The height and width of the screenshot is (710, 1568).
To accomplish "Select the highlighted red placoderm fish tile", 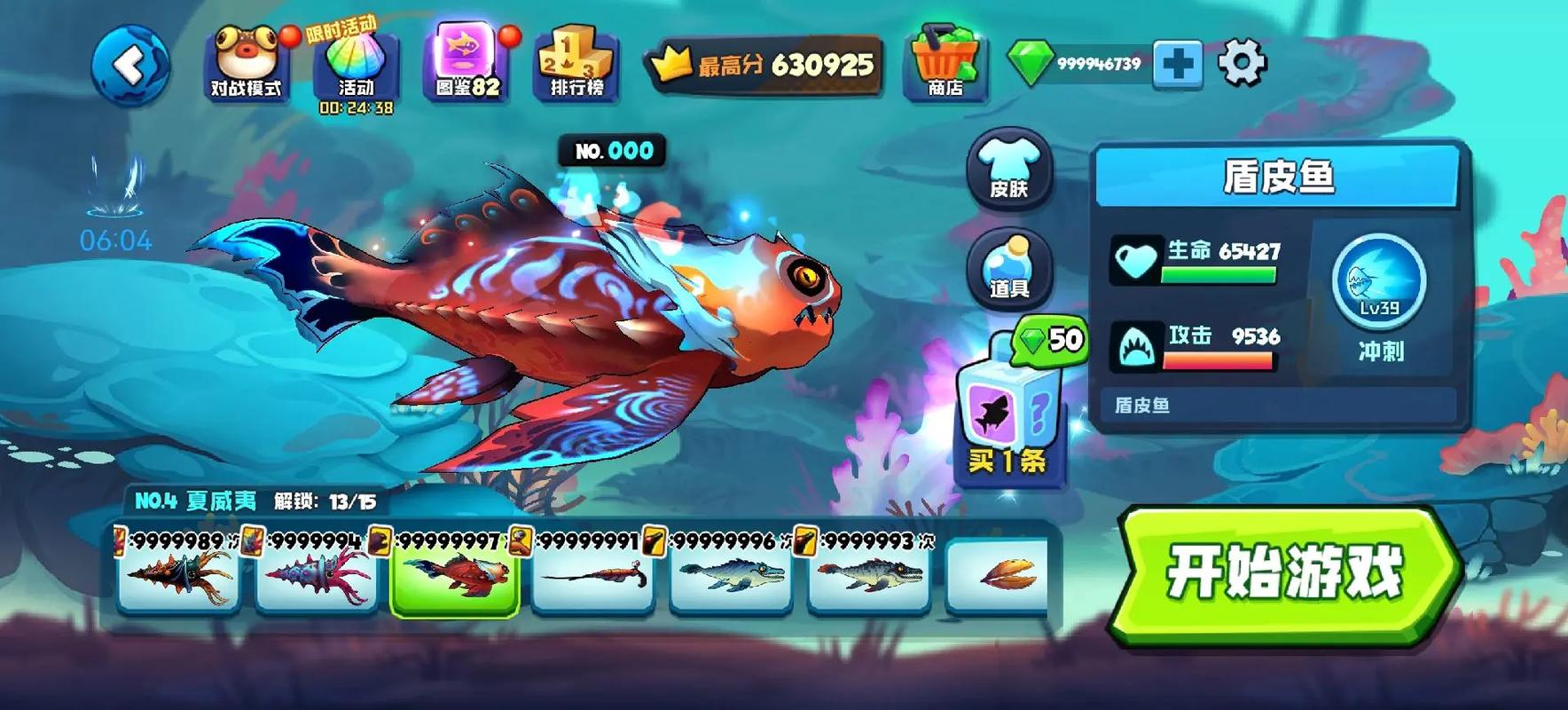I will pyautogui.click(x=455, y=574).
